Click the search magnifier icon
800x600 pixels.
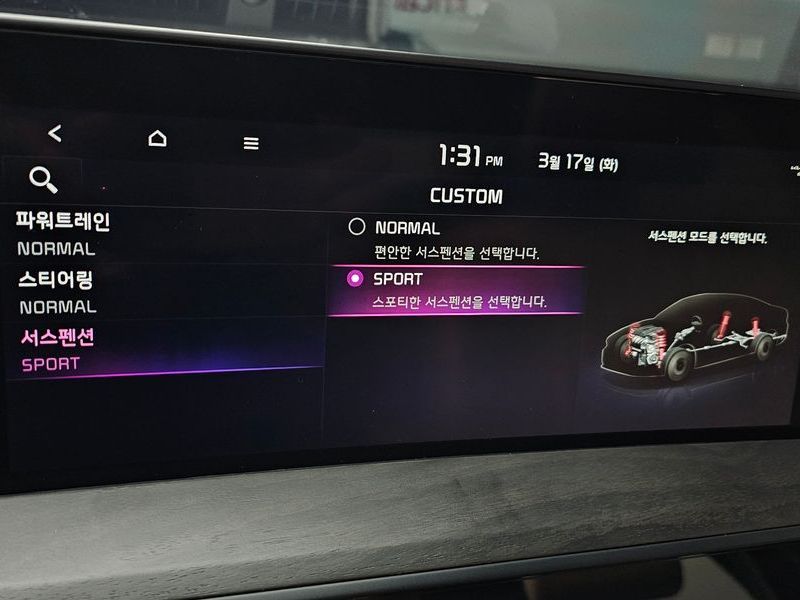(43, 180)
